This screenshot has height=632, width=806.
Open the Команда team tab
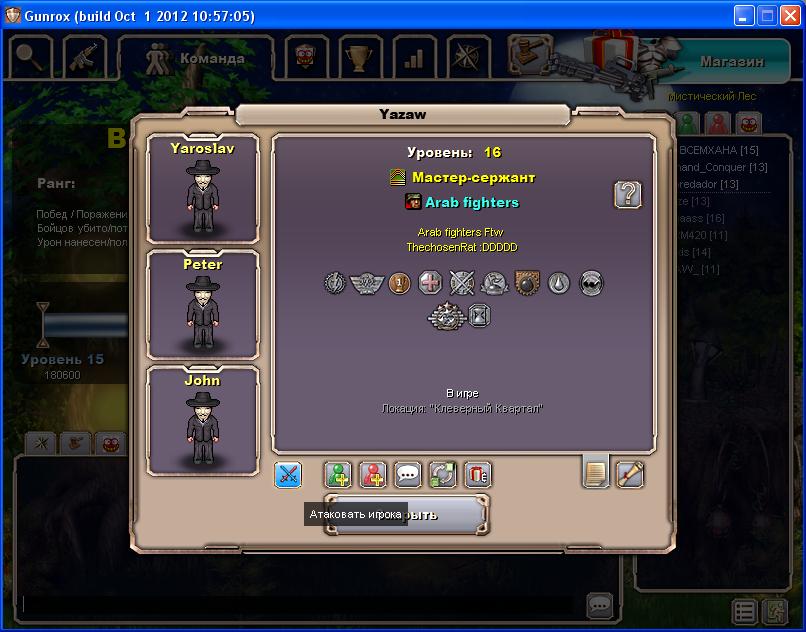click(196, 58)
